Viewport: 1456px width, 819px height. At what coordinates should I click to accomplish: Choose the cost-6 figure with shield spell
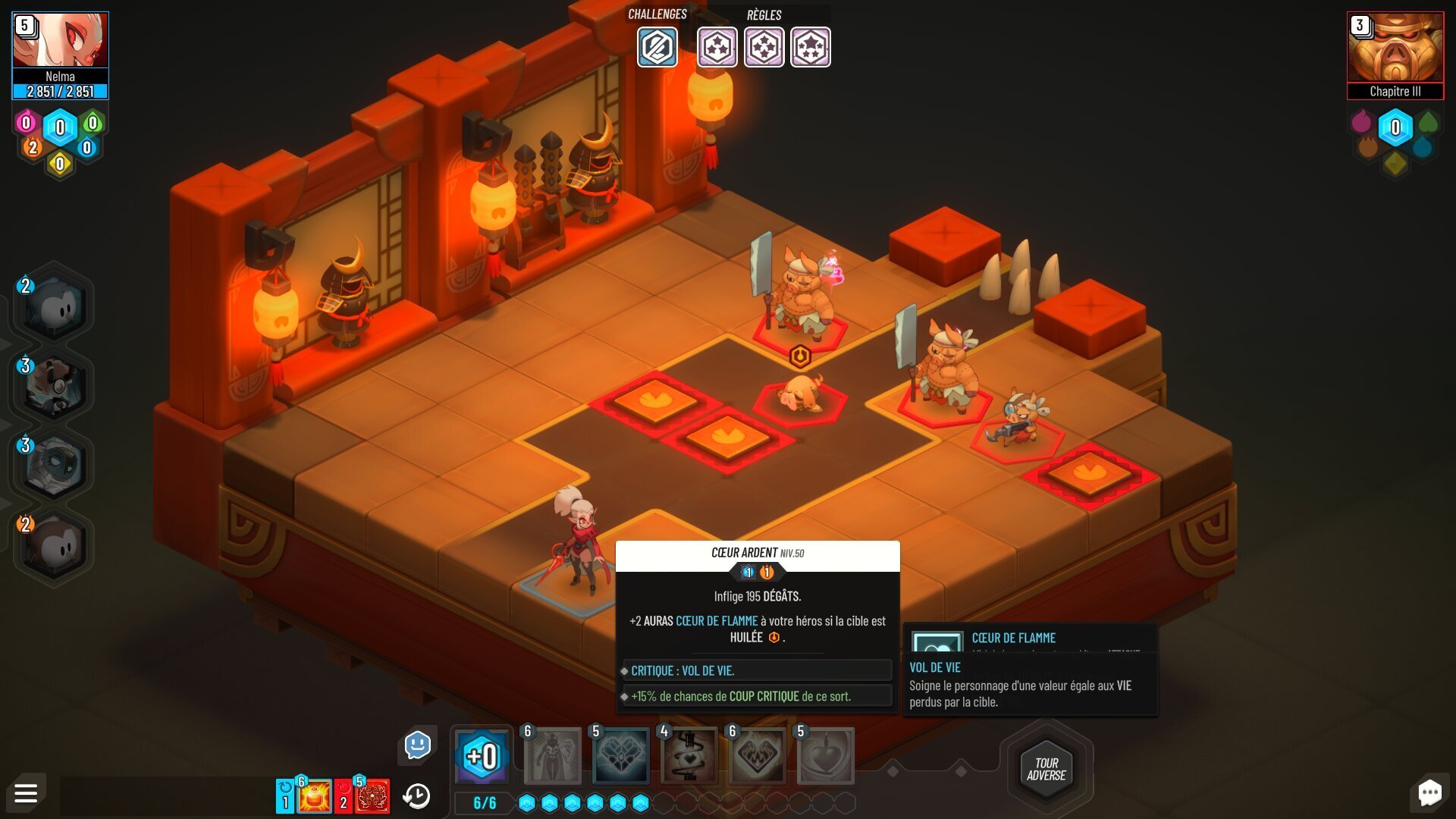(x=553, y=756)
